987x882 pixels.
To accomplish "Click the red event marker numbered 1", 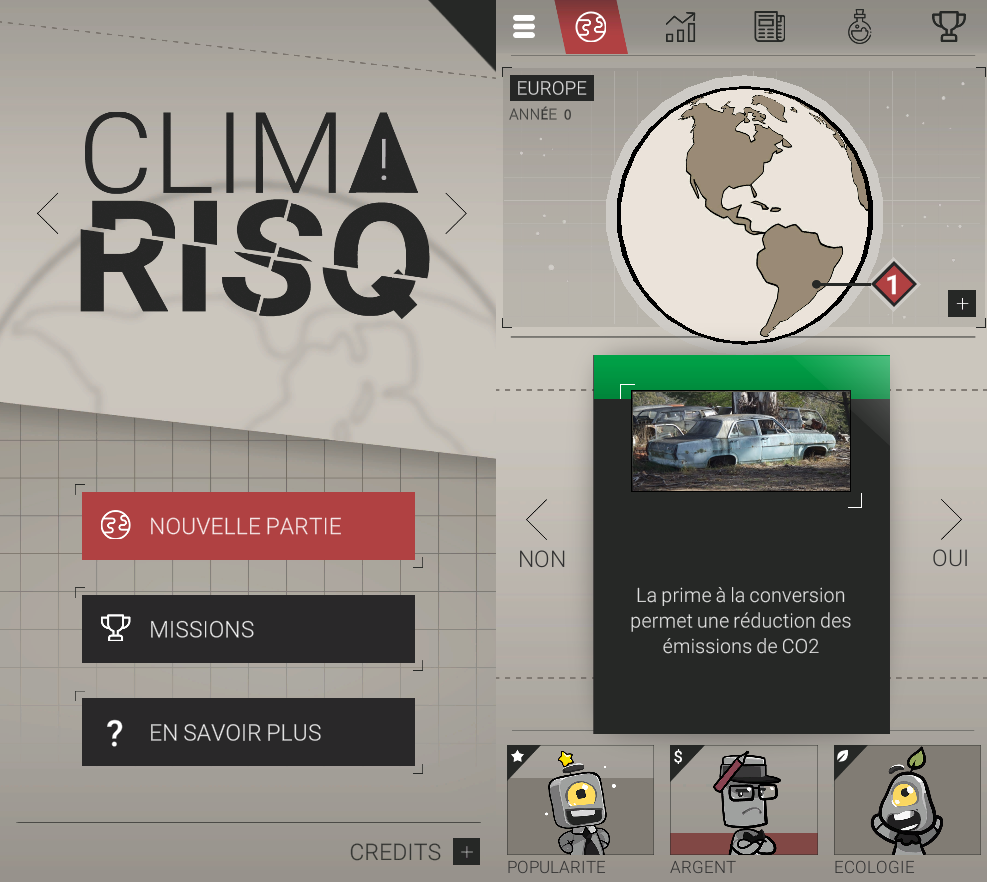I will click(x=893, y=285).
